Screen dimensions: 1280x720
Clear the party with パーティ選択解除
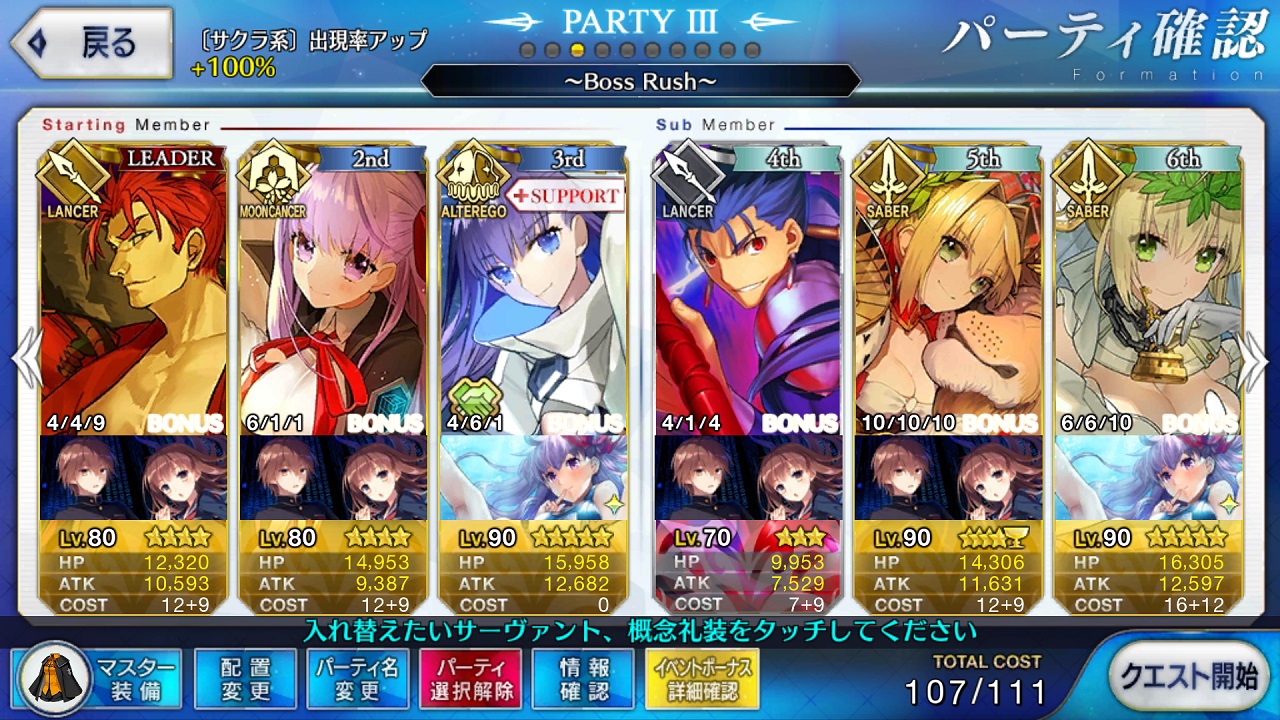[x=470, y=679]
